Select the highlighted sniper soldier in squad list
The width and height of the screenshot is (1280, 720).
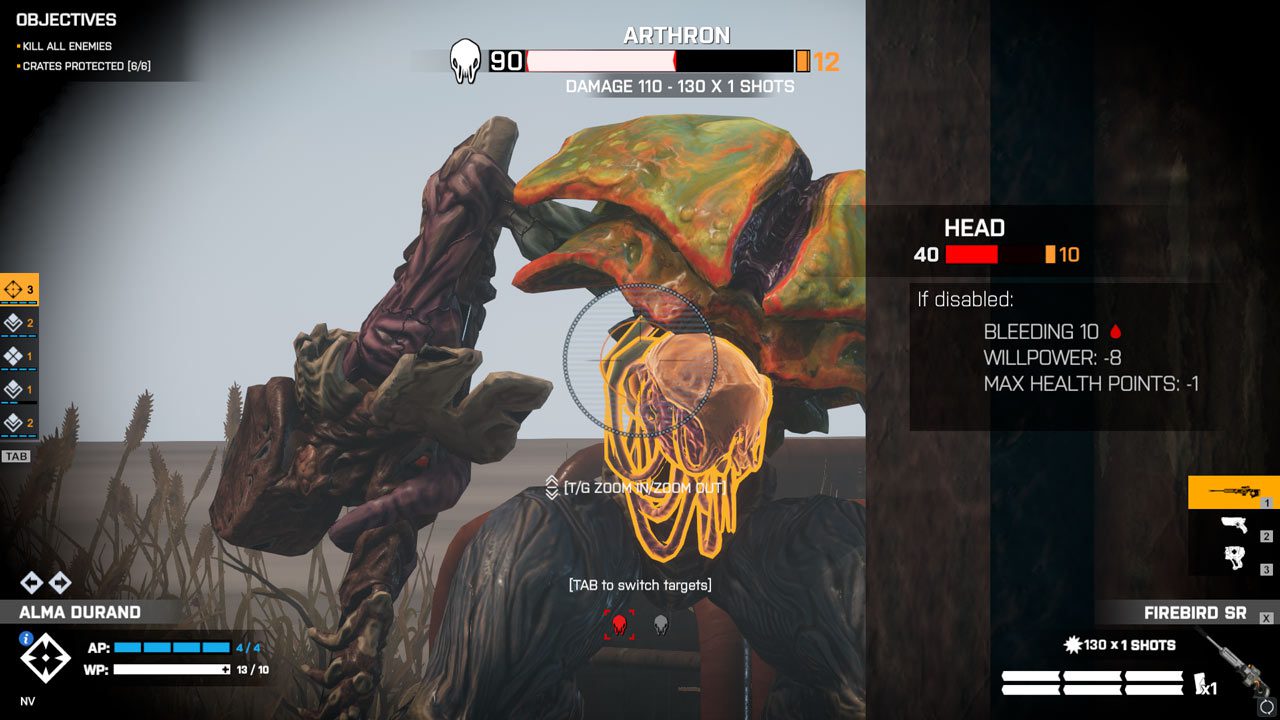coord(19,289)
